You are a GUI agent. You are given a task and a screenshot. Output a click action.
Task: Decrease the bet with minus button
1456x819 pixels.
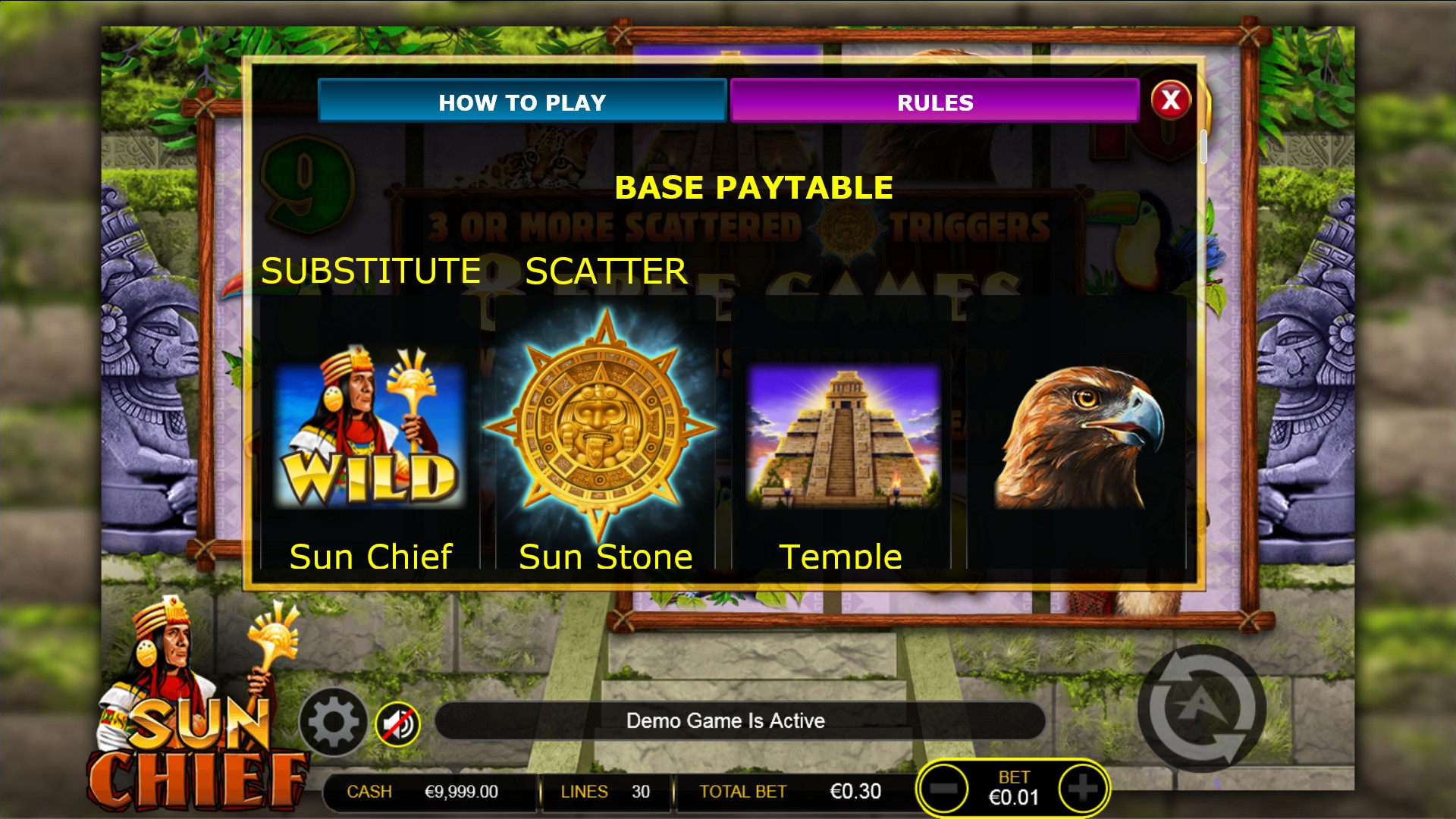[x=943, y=789]
